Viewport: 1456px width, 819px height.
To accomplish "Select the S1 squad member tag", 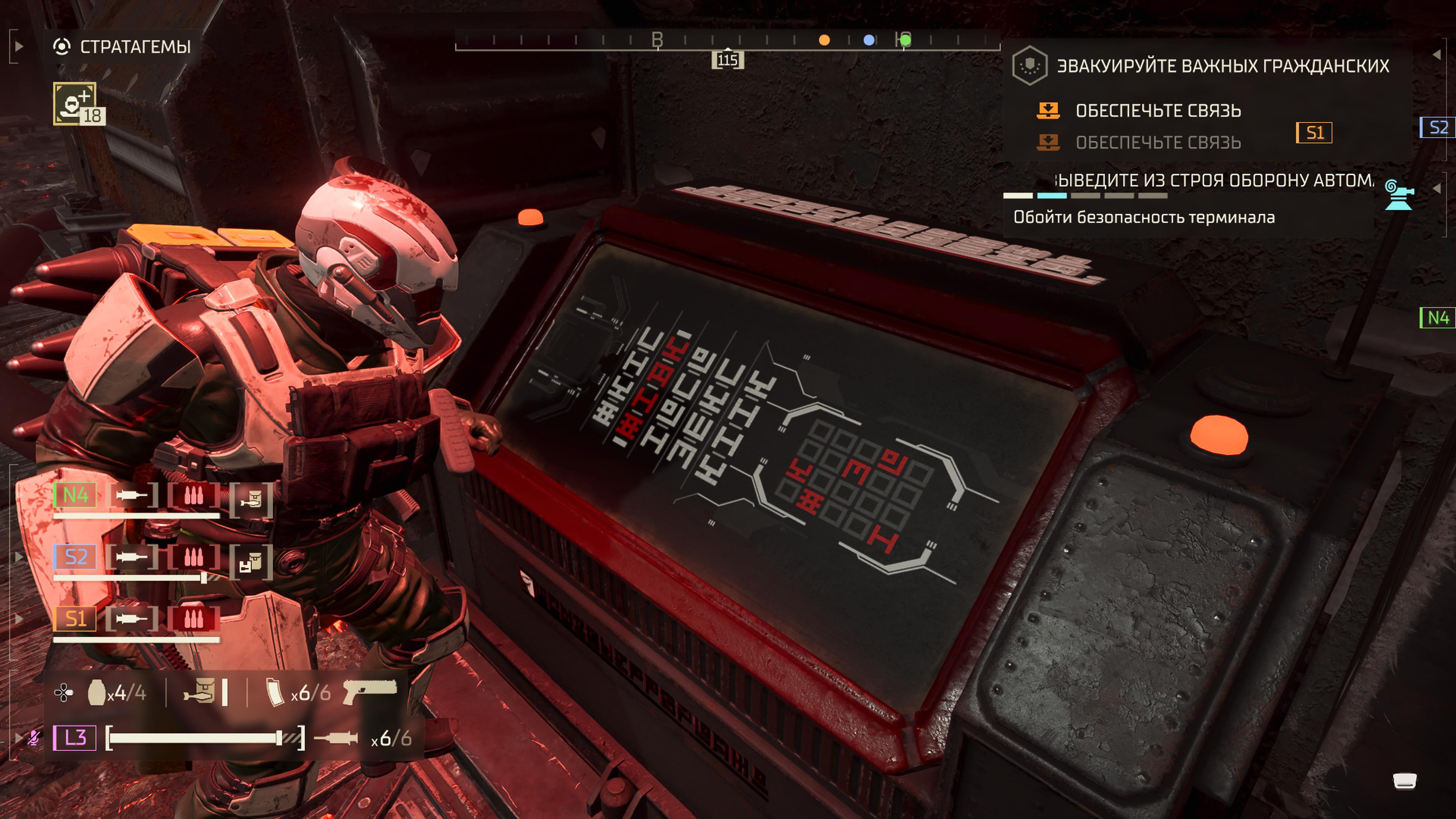I will [75, 619].
